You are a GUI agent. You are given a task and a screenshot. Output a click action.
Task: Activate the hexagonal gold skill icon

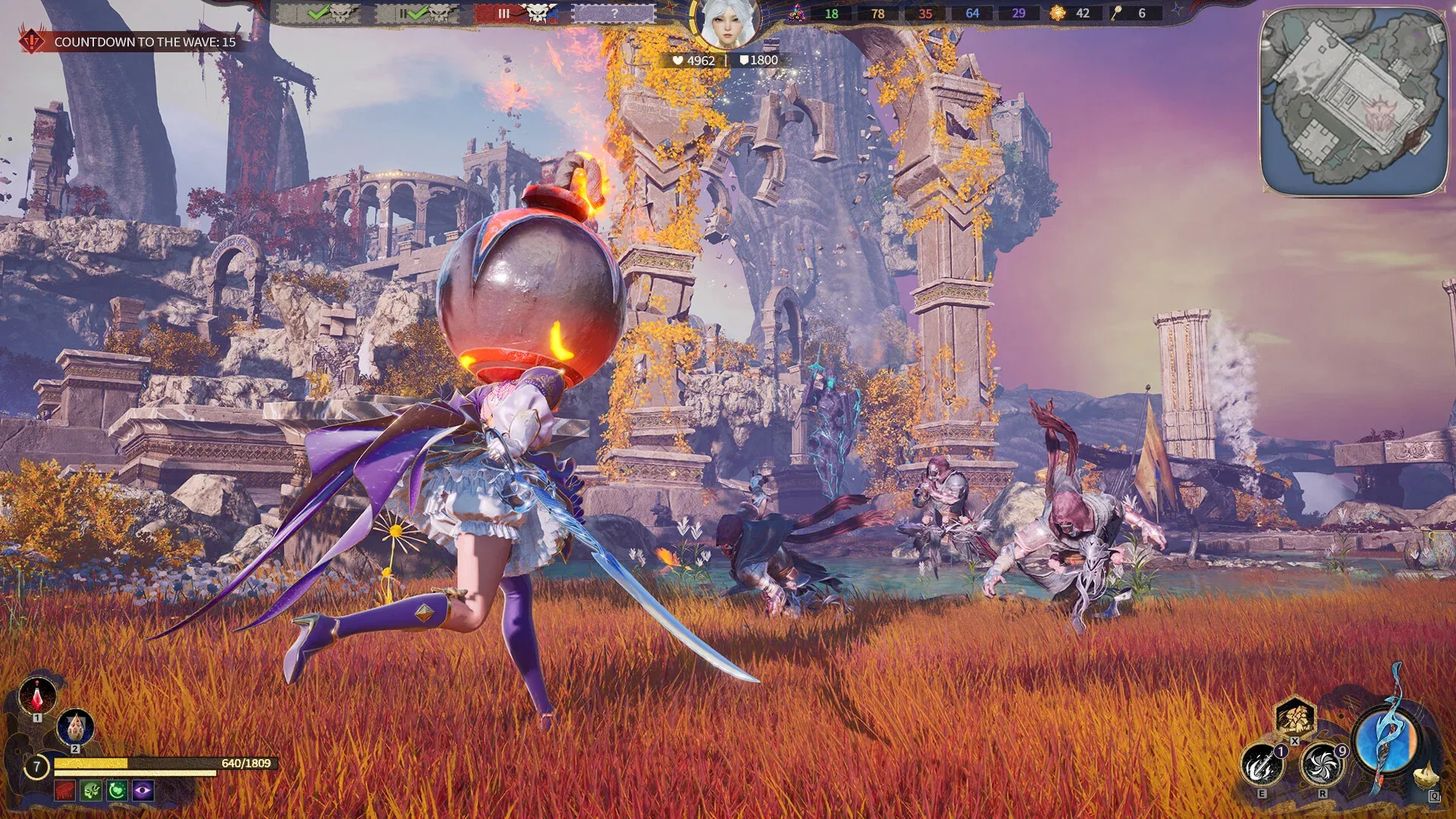[1294, 717]
